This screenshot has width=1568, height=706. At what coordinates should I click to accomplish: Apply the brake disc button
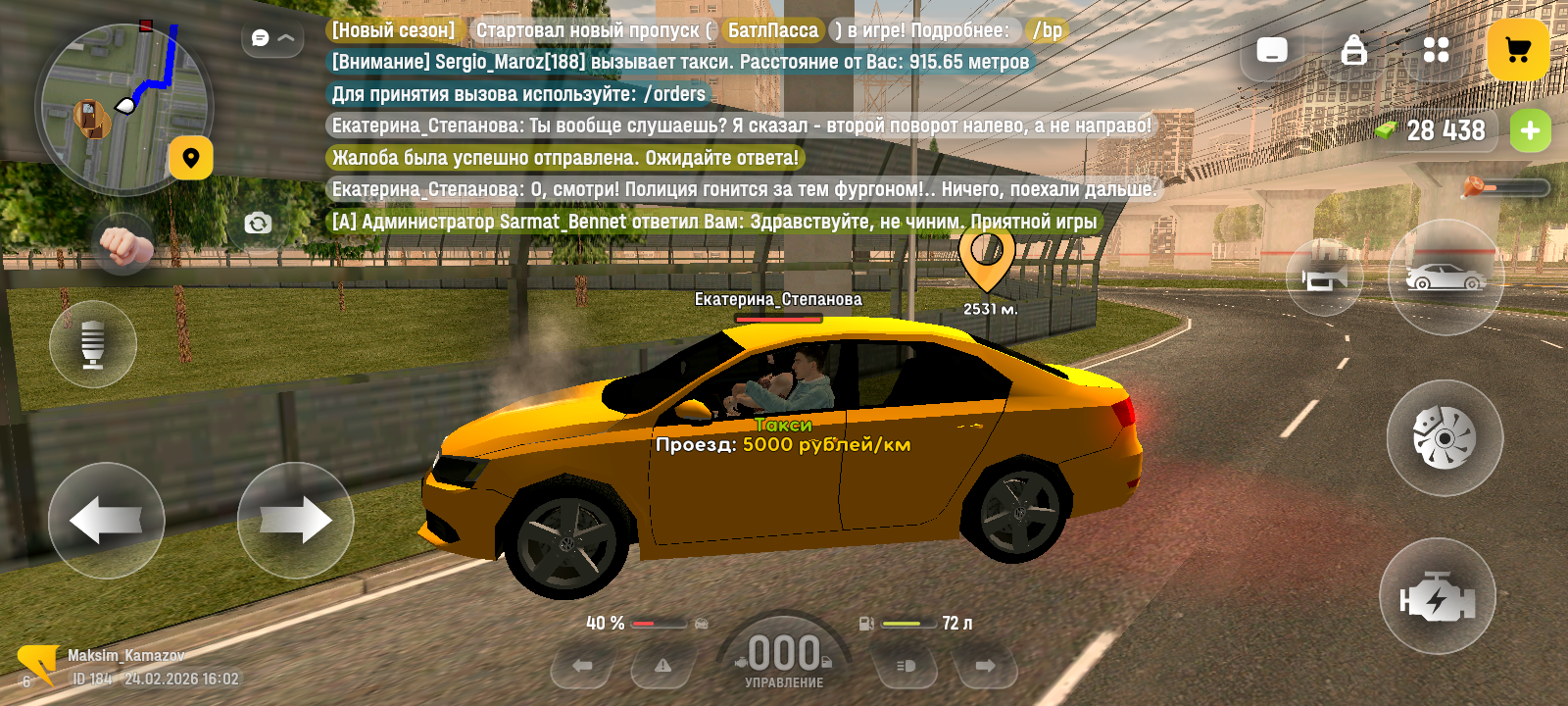point(1444,437)
